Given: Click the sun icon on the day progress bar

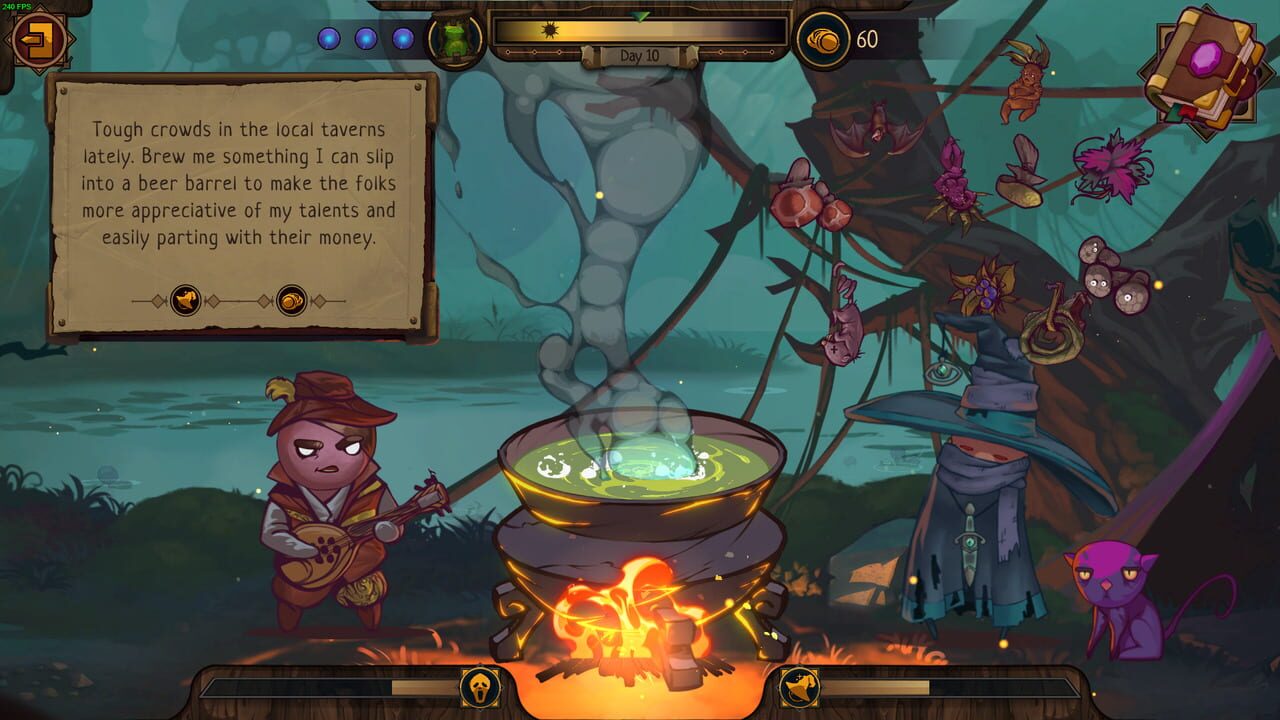Looking at the screenshot, I should click(x=549, y=31).
